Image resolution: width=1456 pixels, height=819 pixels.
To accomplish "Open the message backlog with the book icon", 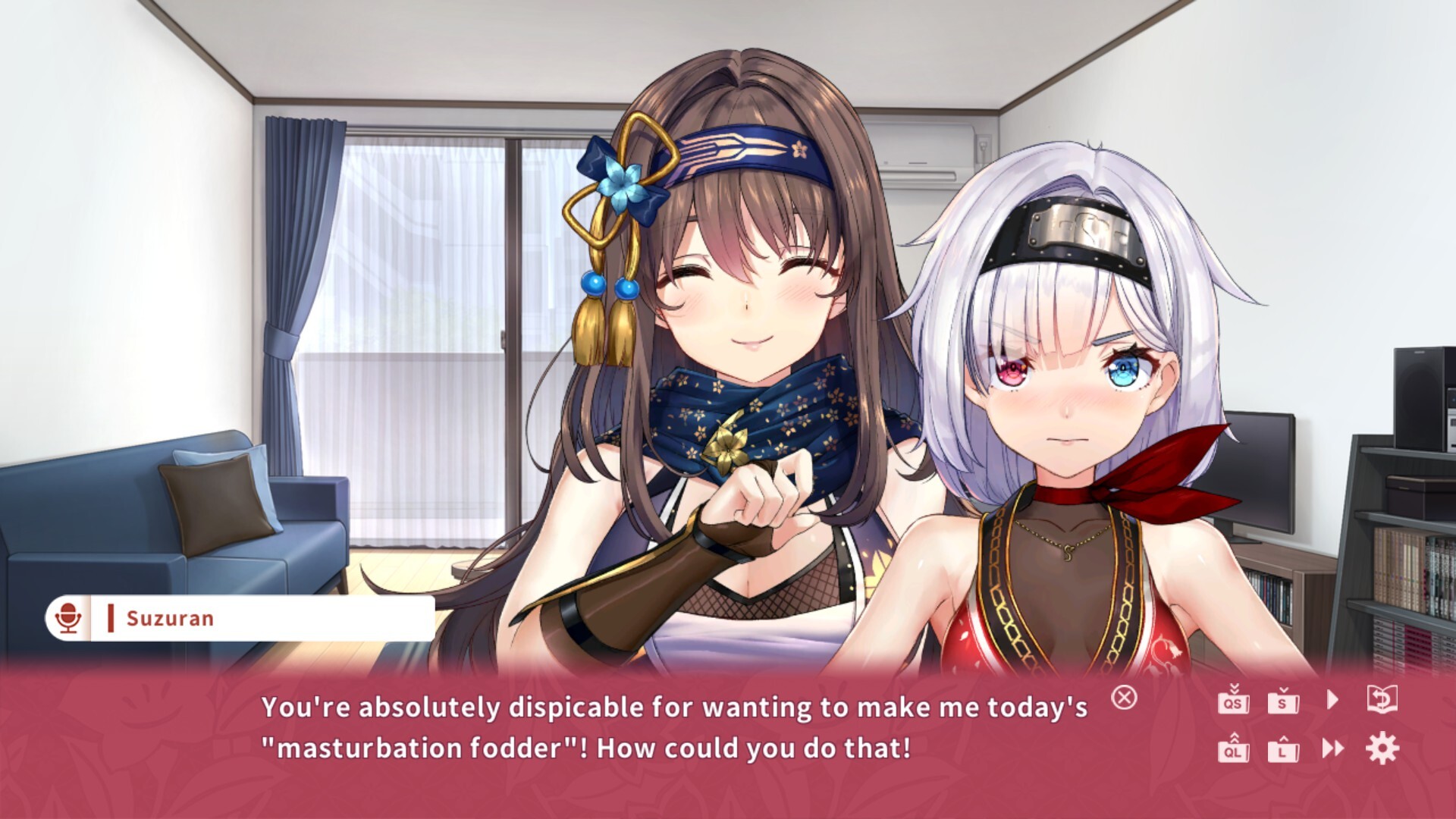I will pos(1382,698).
